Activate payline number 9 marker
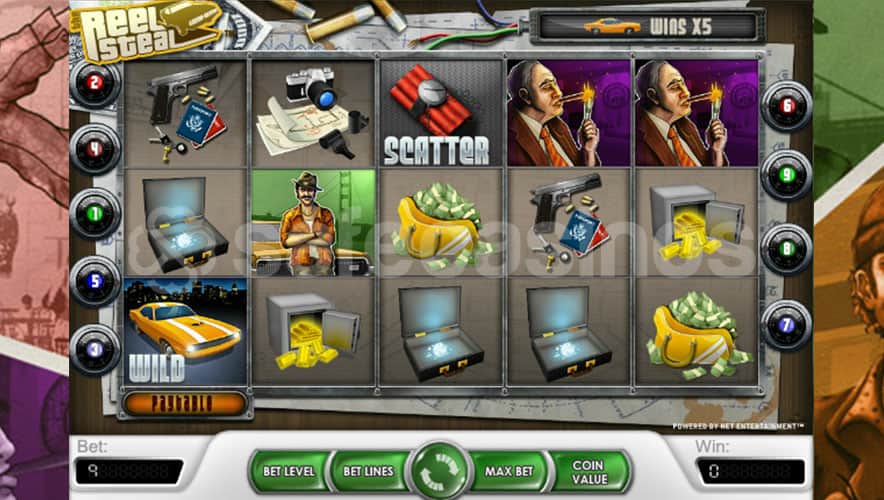884x500 pixels. click(787, 174)
